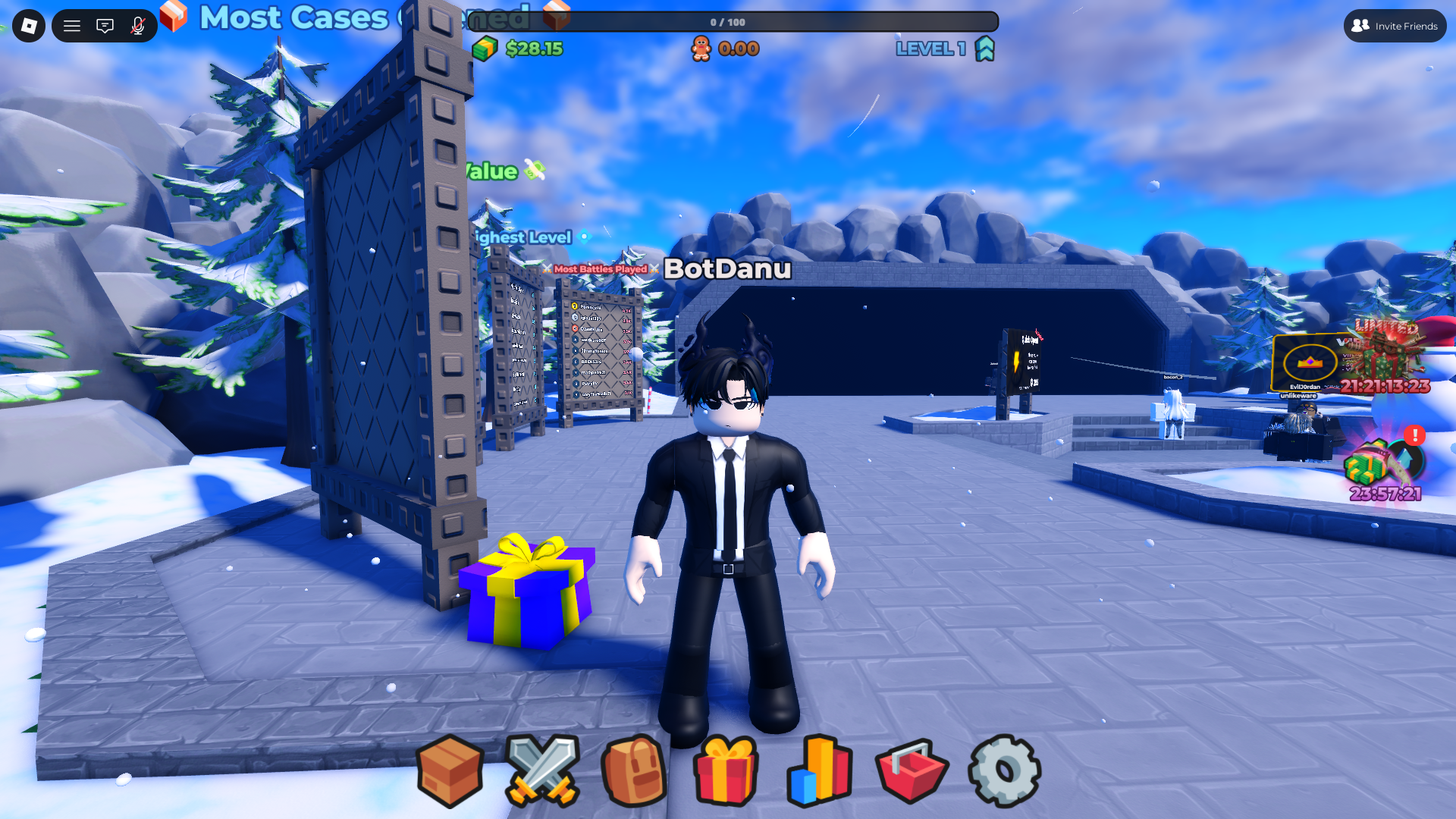Open the basket Shop icon
This screenshot has width=1456, height=819.
click(913, 770)
